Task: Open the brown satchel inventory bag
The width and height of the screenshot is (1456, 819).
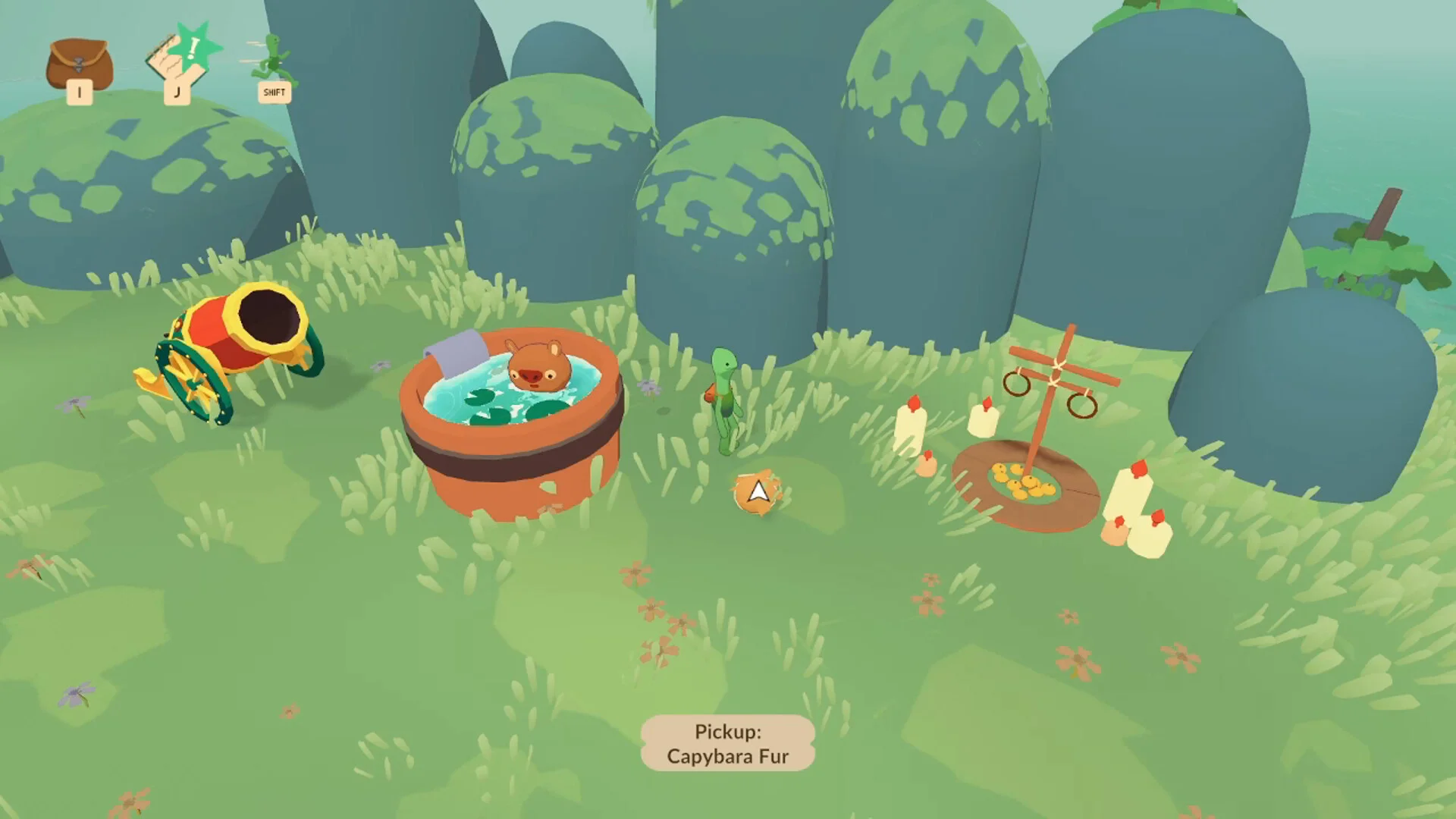Action: [79, 65]
